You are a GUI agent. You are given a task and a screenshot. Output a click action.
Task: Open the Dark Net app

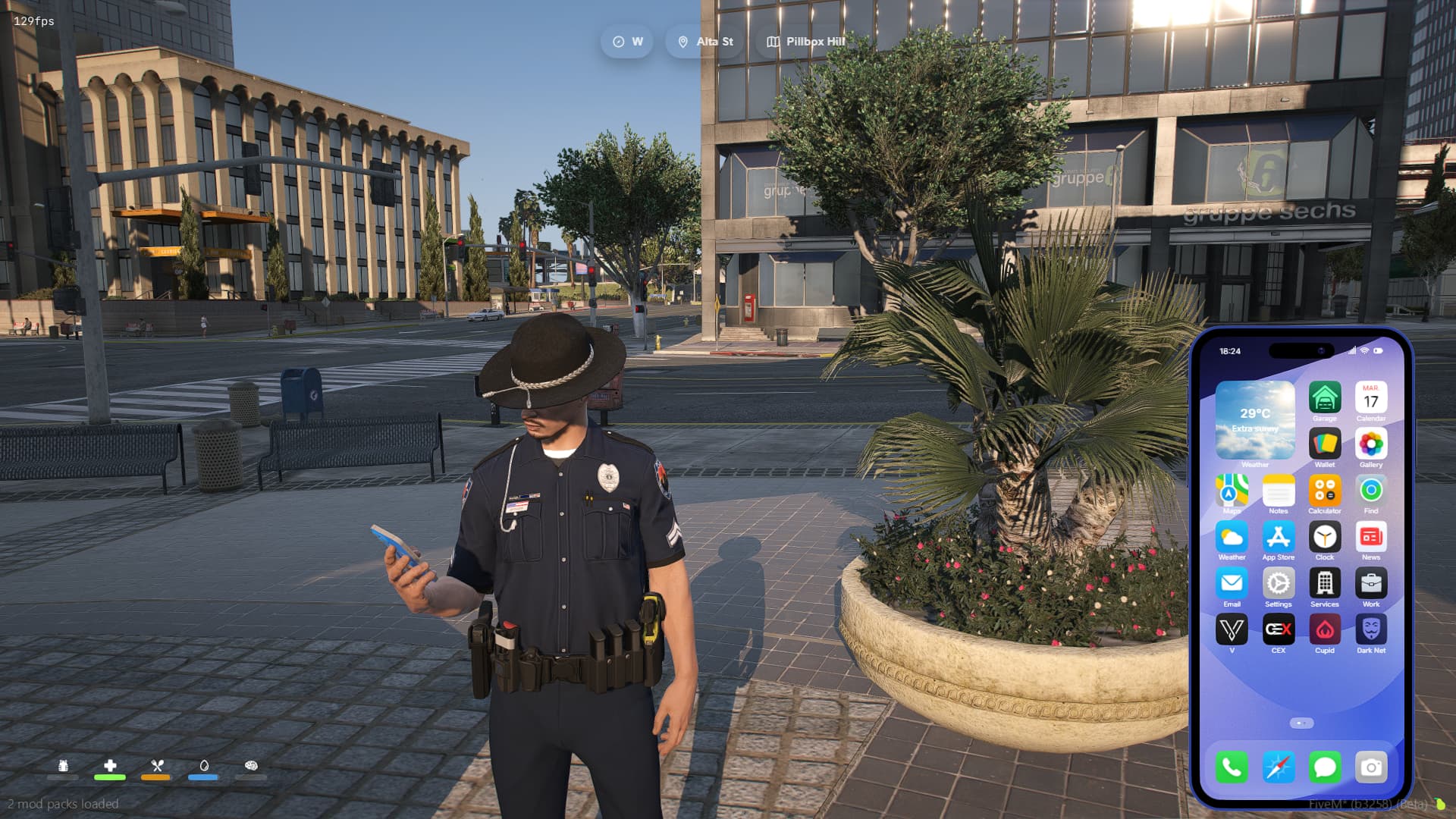point(1370,630)
